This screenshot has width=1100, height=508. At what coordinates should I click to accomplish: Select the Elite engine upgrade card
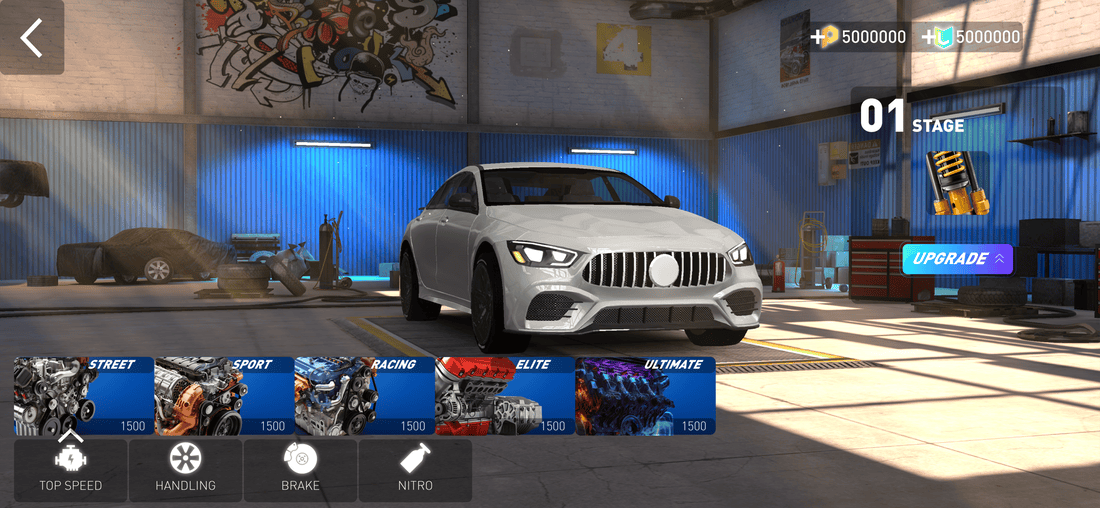click(505, 396)
